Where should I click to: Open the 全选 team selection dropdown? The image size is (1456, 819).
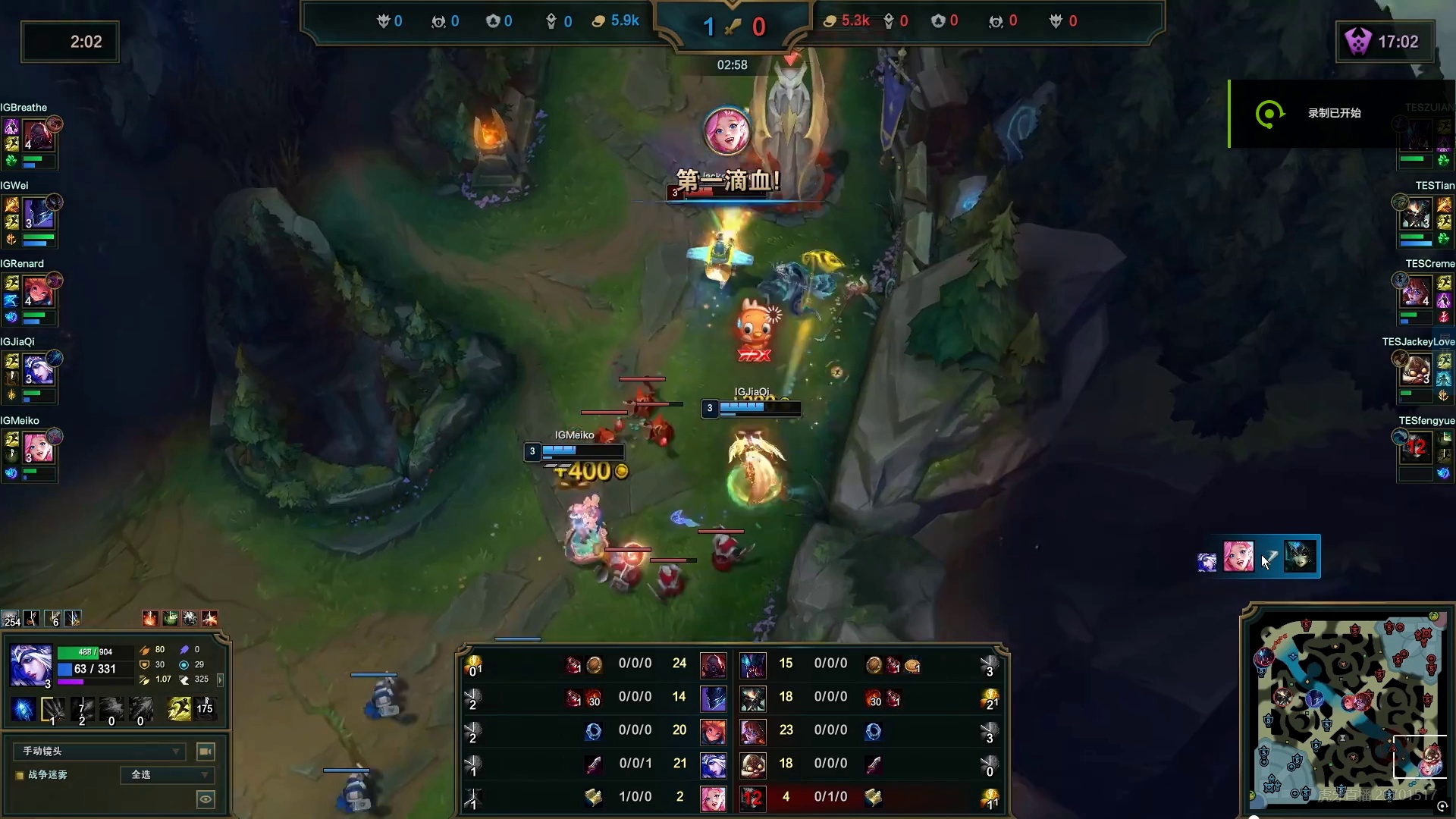(x=168, y=775)
